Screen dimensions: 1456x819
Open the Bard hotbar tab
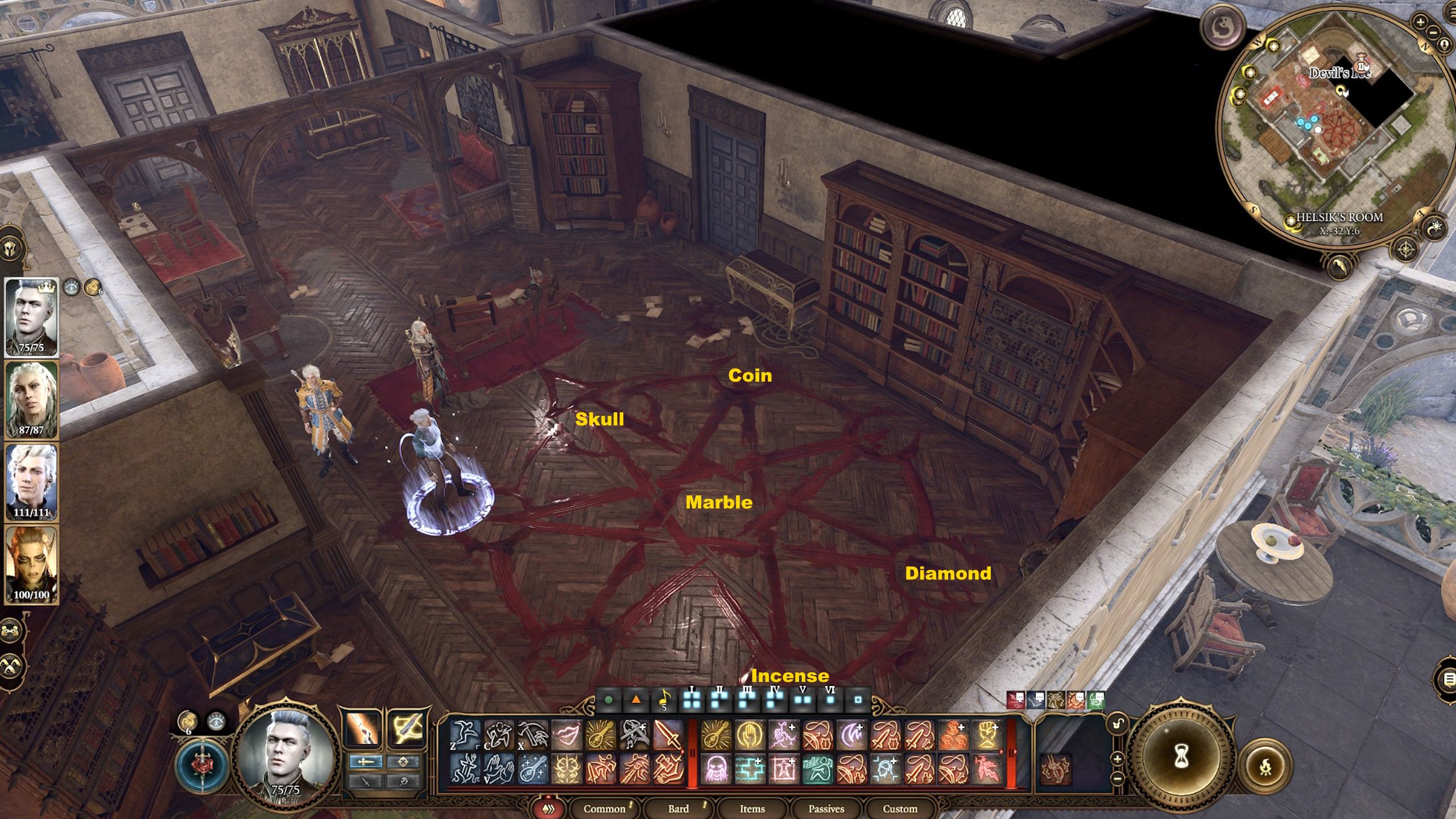pos(678,808)
